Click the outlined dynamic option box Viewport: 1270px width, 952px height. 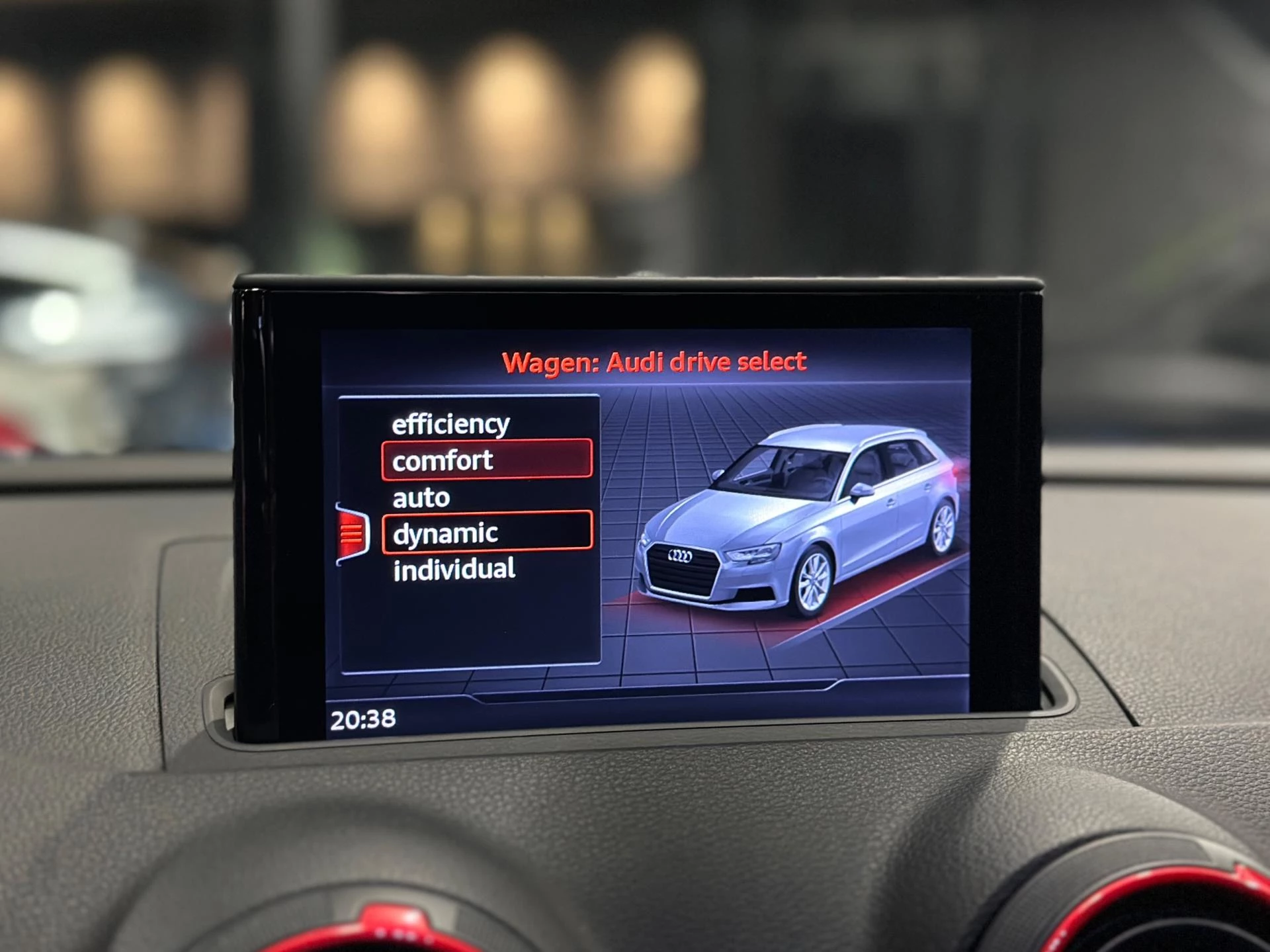488,531
